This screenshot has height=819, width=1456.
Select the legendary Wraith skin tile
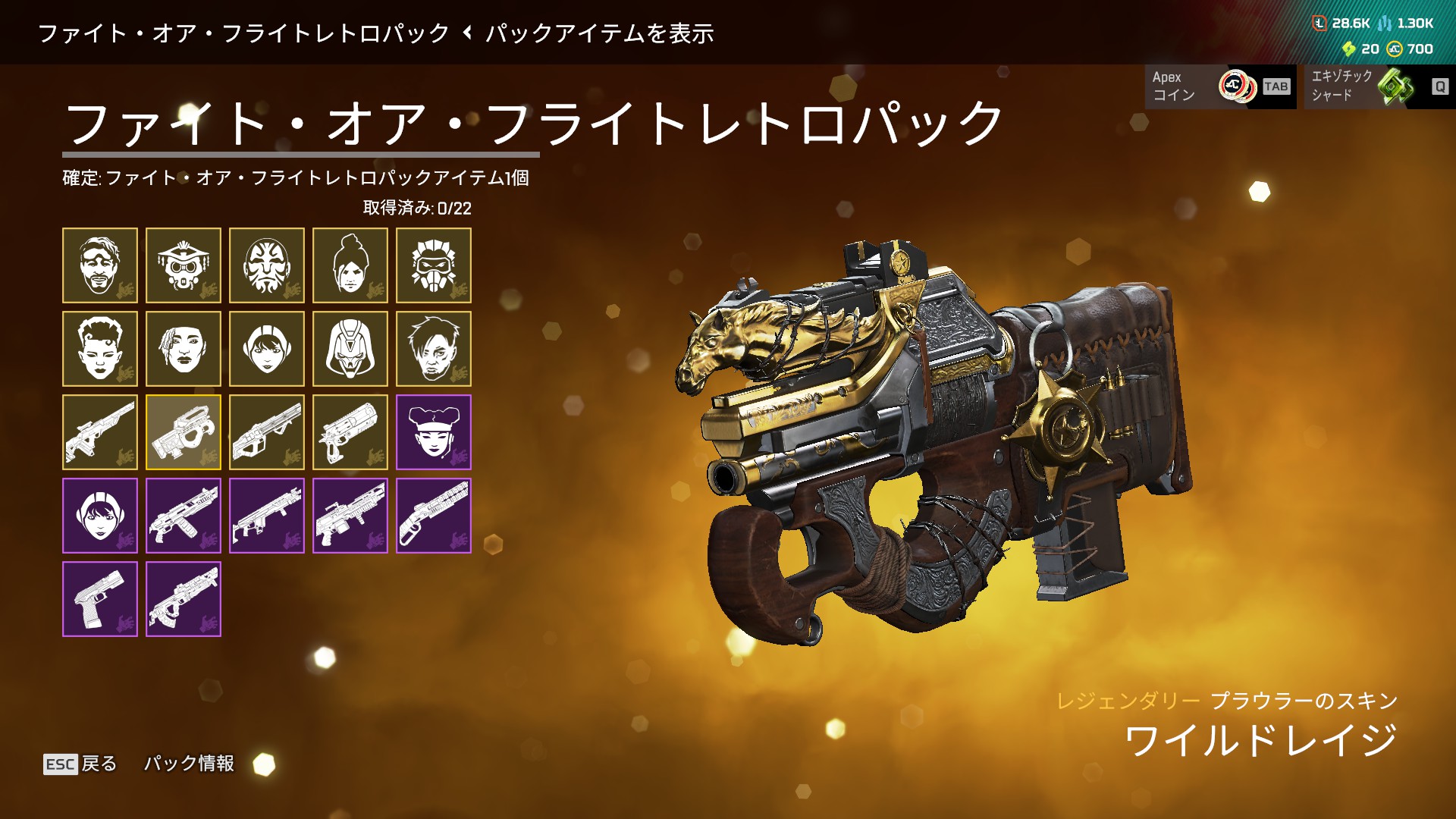(x=350, y=265)
